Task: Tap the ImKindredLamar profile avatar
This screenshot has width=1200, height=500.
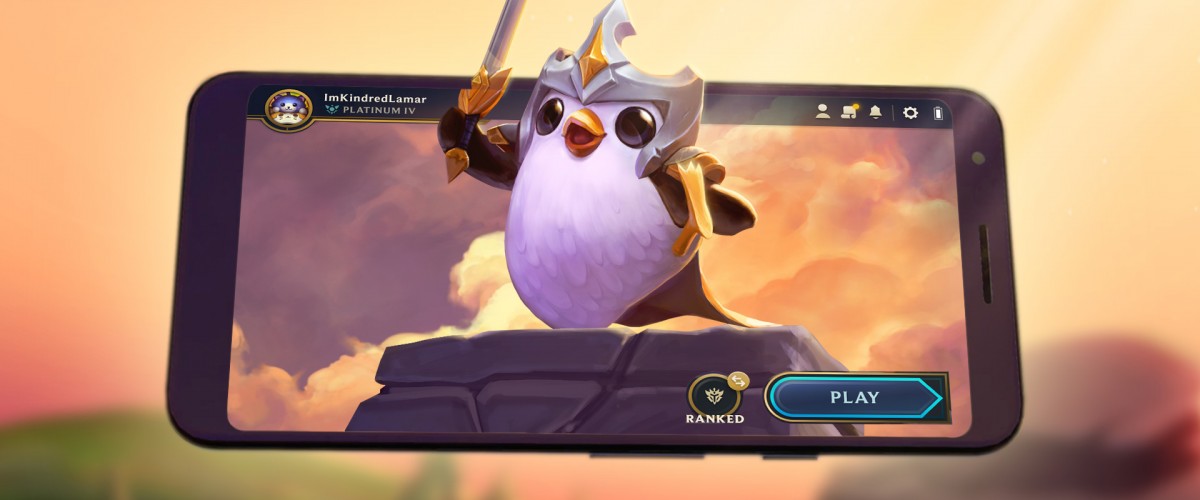Action: pos(288,108)
